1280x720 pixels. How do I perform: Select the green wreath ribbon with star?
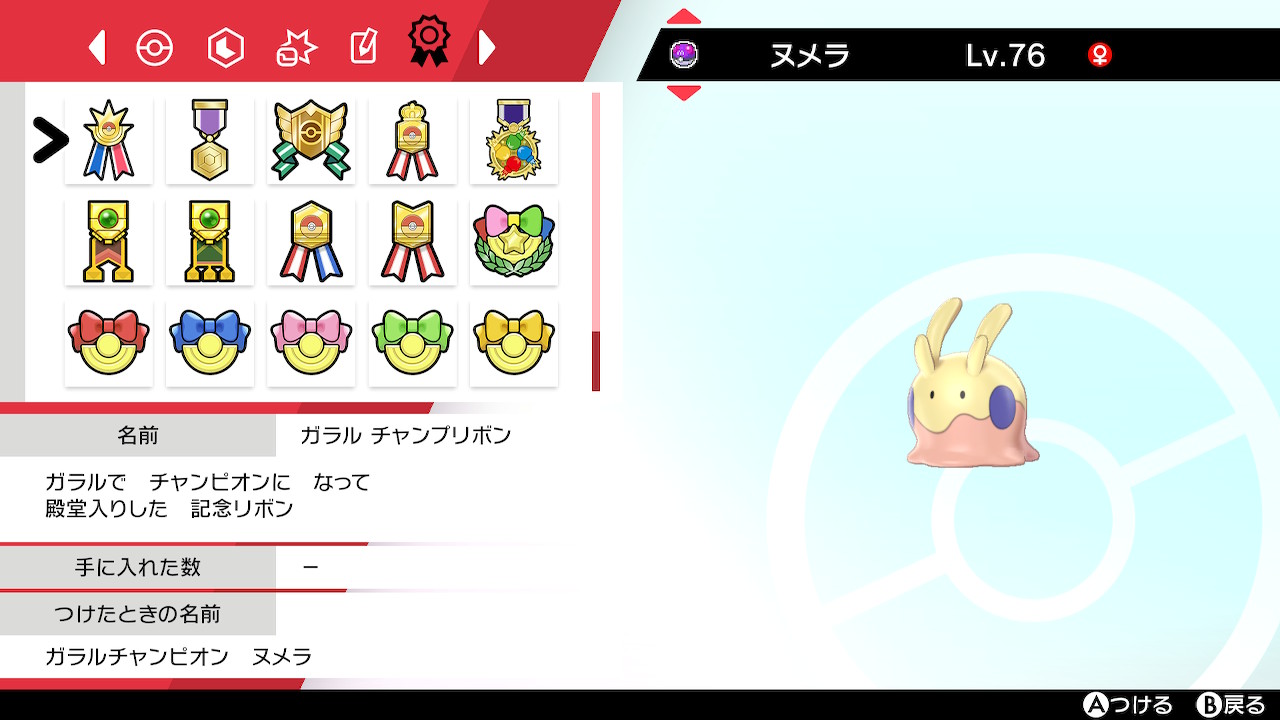(514, 241)
